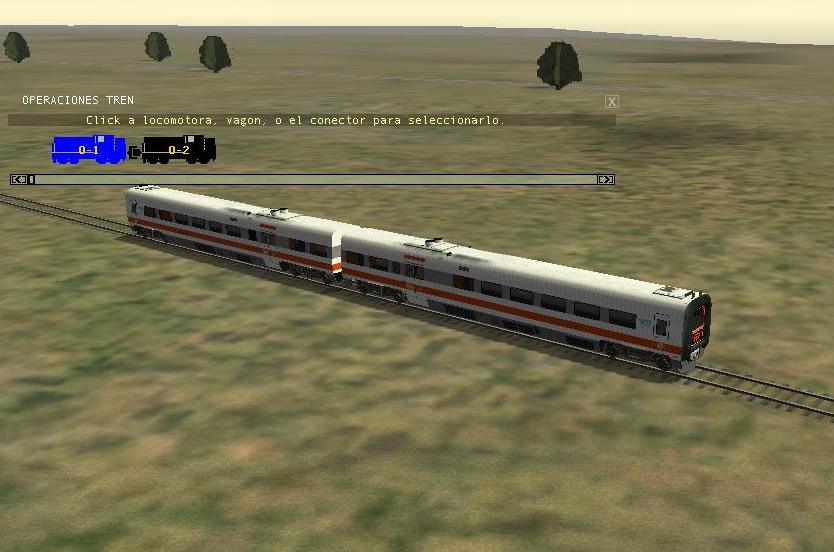Click the train list's left scroll arrow
This screenshot has width=834, height=552.
click(18, 180)
